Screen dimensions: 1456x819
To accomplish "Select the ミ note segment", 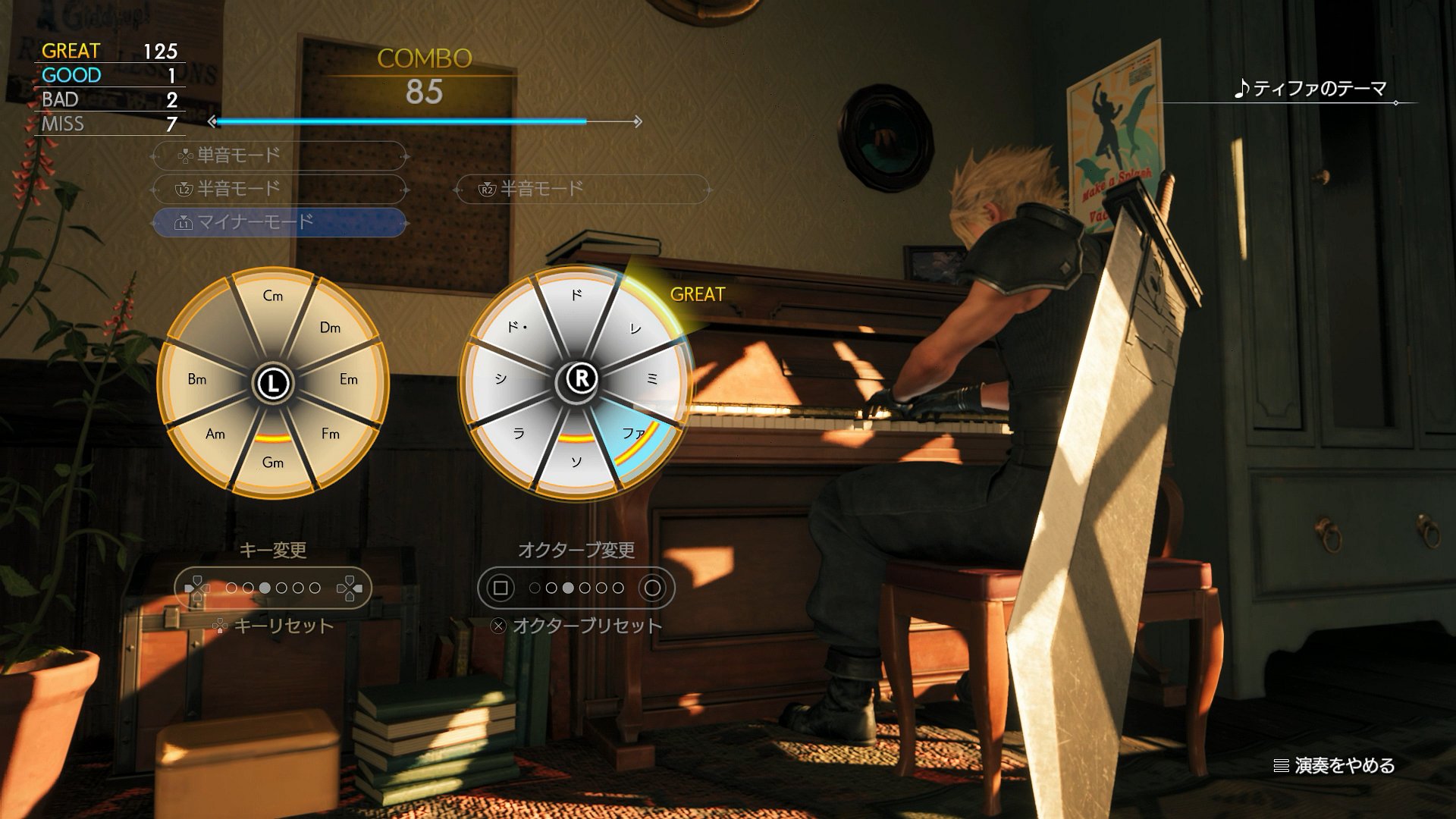I will (653, 379).
